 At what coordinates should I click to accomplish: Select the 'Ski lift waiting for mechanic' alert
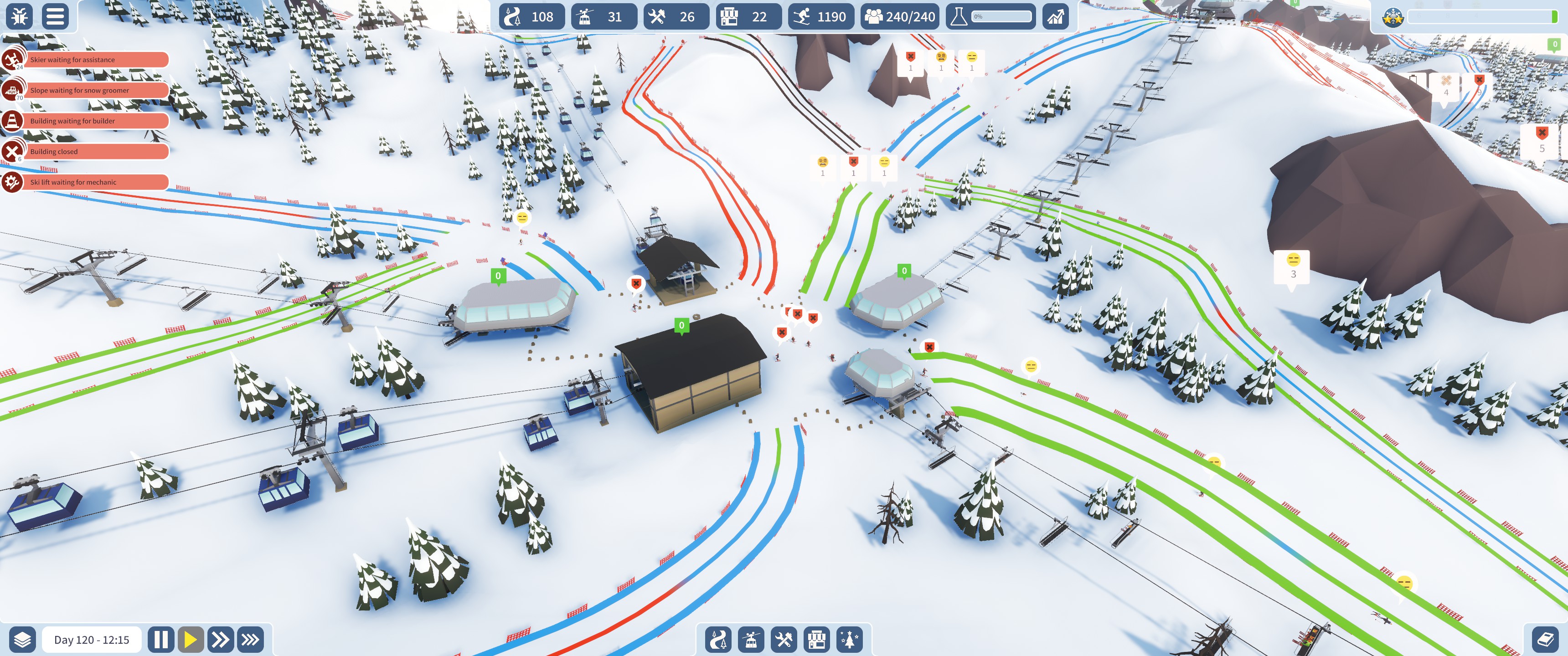click(x=94, y=182)
